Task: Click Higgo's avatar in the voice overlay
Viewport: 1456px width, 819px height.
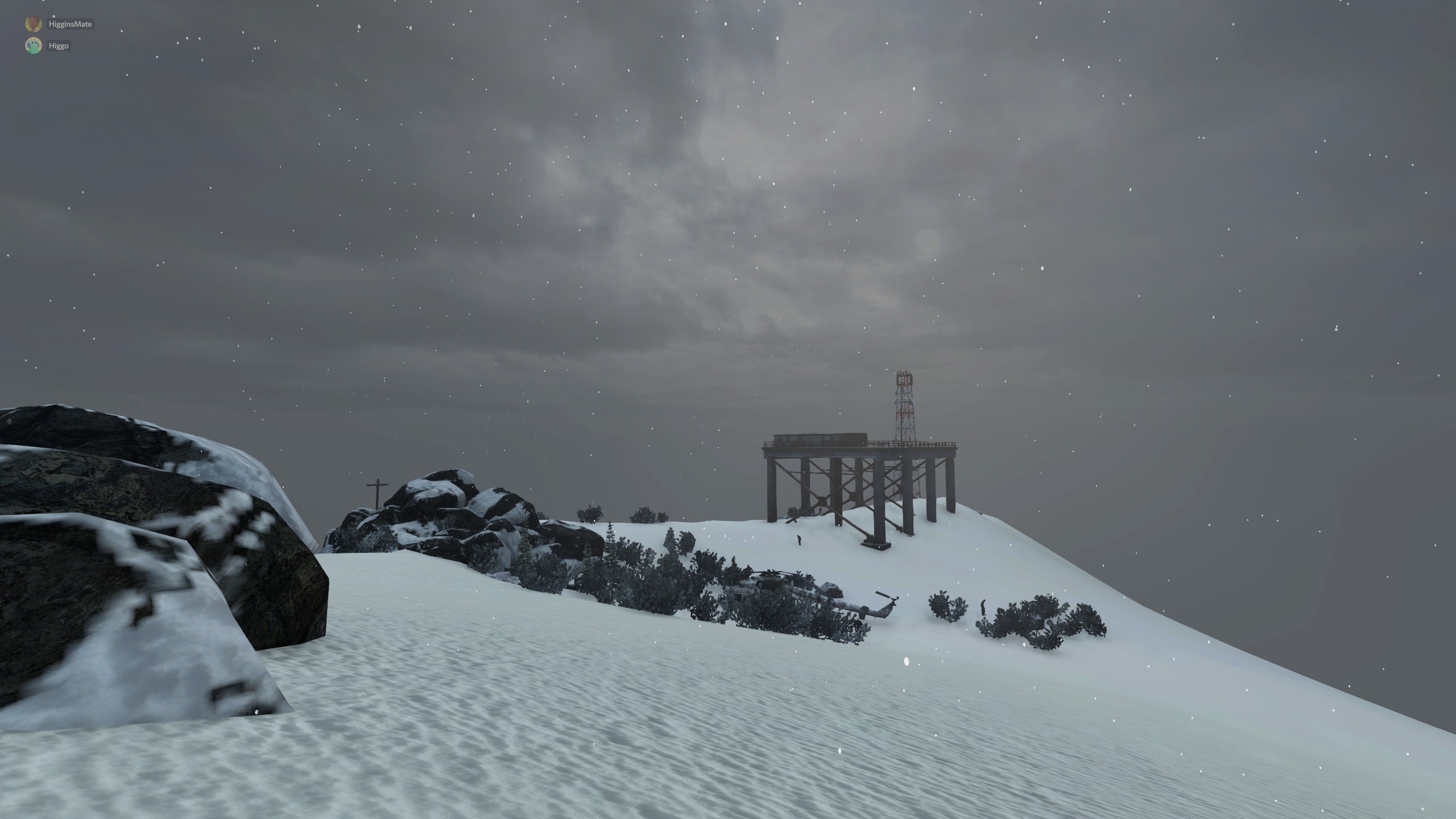Action: pos(34,45)
